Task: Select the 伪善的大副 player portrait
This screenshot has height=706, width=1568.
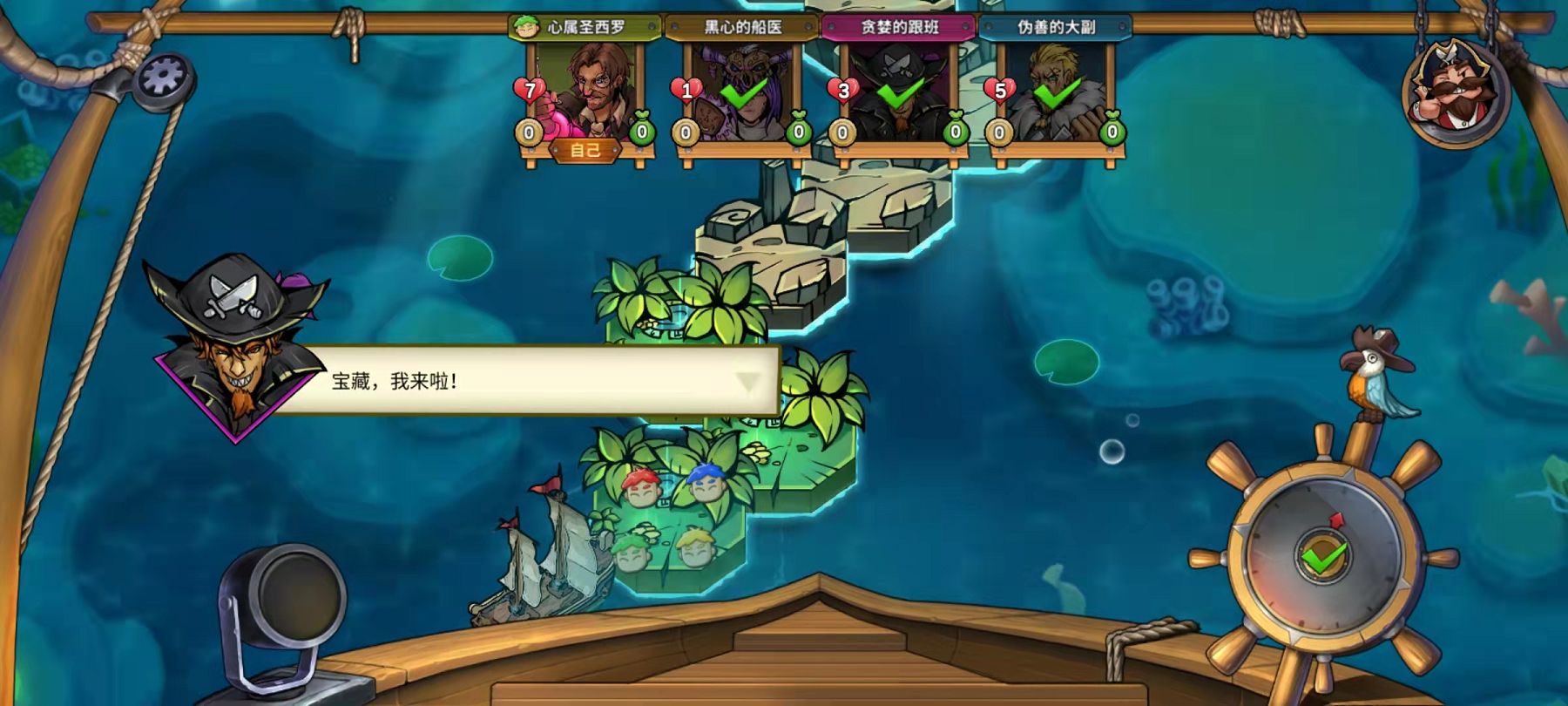Action: pos(1056,93)
